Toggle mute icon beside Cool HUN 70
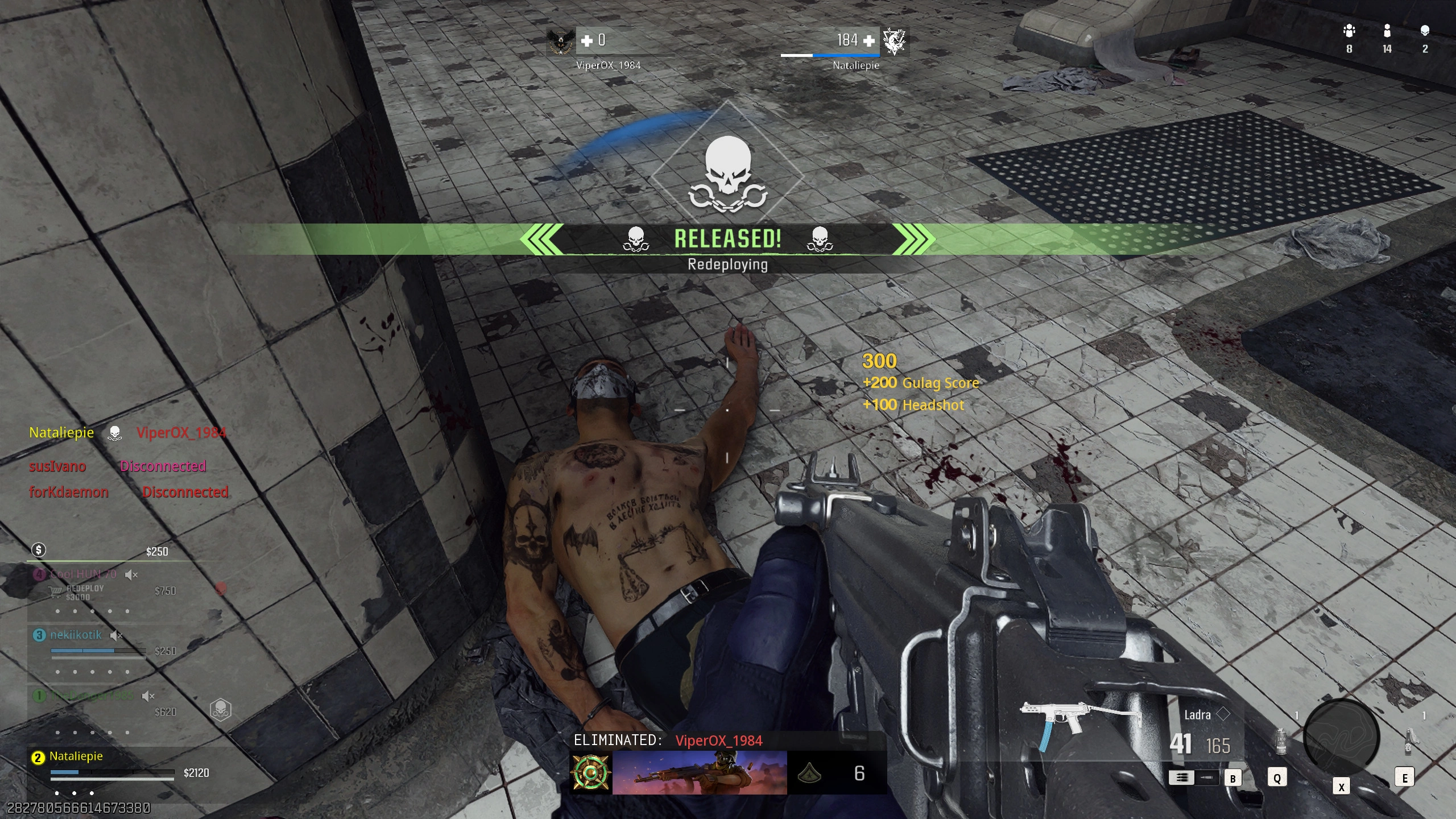The width and height of the screenshot is (1456, 819). click(x=131, y=574)
